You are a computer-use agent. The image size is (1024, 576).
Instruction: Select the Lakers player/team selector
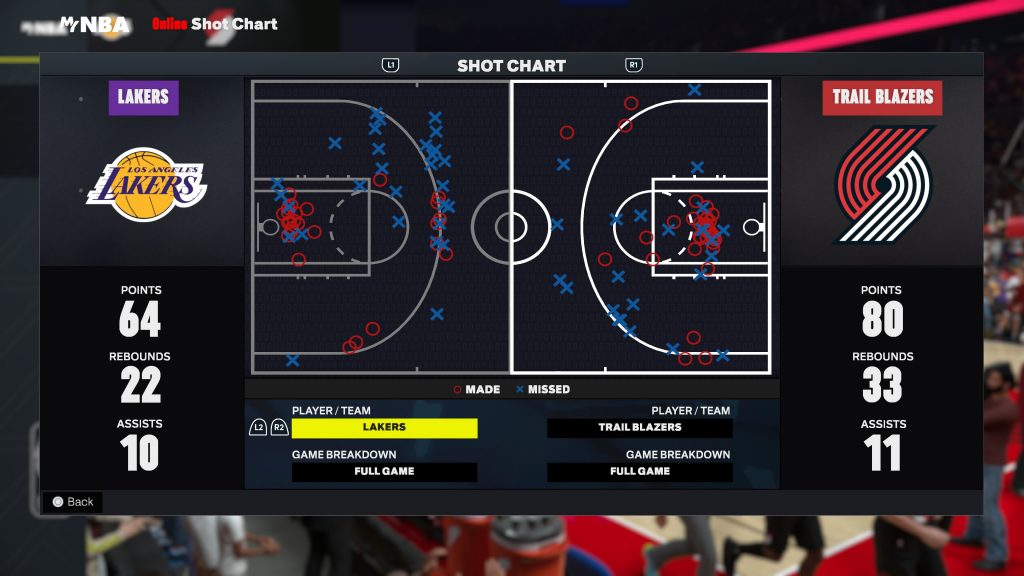pyautogui.click(x=384, y=428)
